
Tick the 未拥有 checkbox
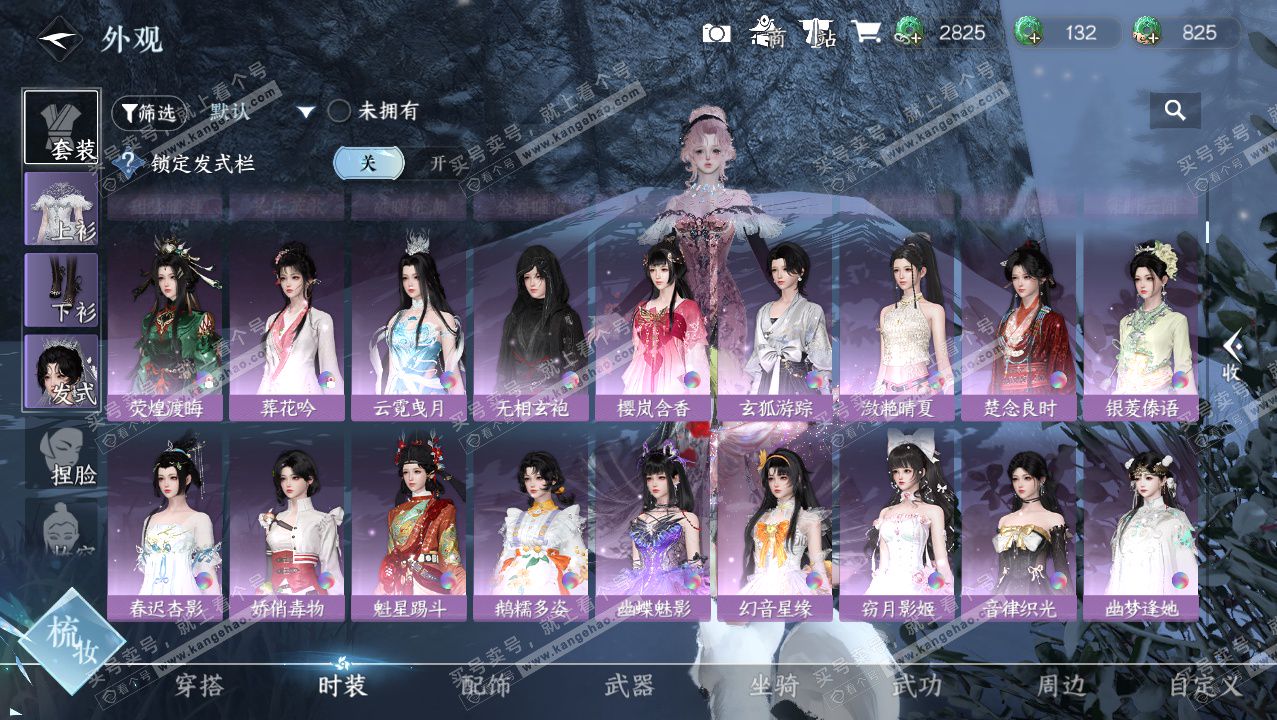pyautogui.click(x=339, y=112)
